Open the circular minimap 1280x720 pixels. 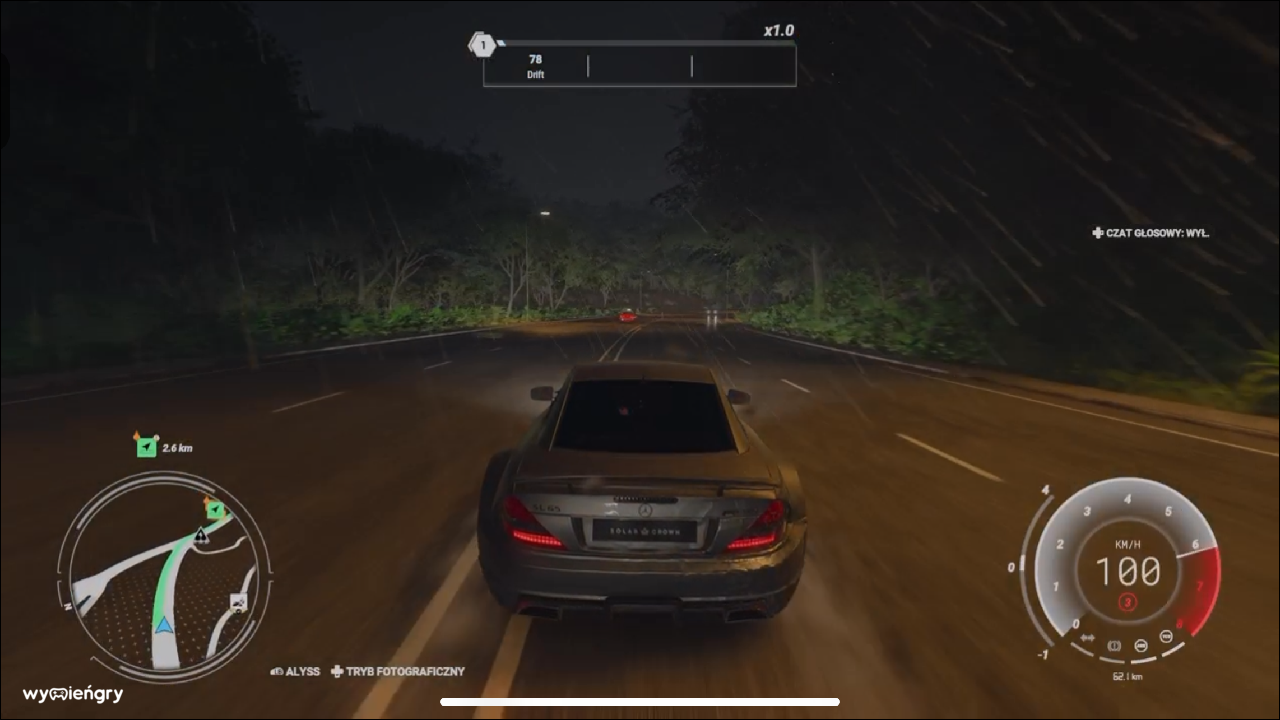coord(164,578)
